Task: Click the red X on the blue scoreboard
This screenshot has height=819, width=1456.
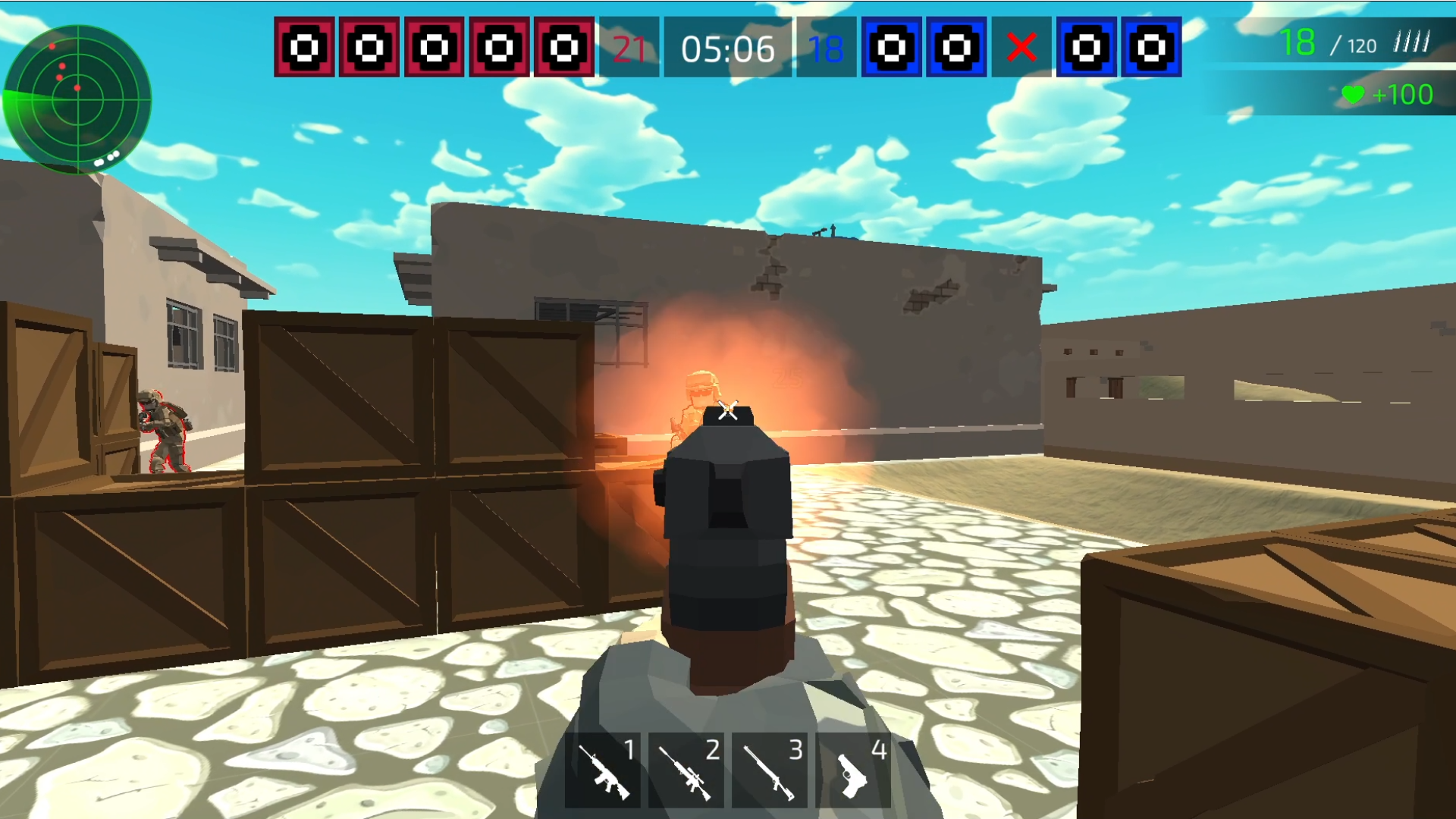Action: coord(1023,48)
